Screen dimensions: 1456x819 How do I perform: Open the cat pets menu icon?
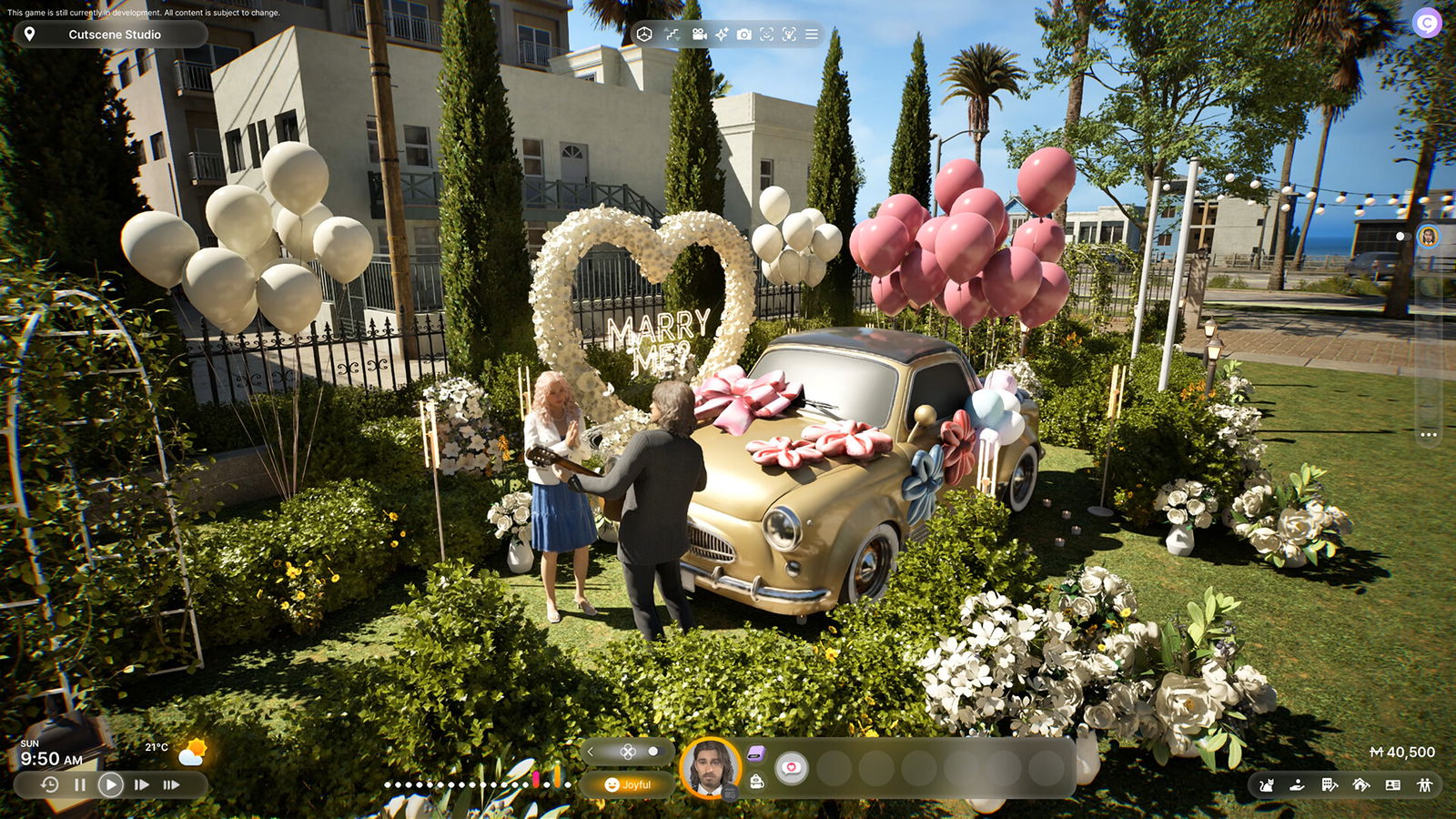tap(1266, 784)
